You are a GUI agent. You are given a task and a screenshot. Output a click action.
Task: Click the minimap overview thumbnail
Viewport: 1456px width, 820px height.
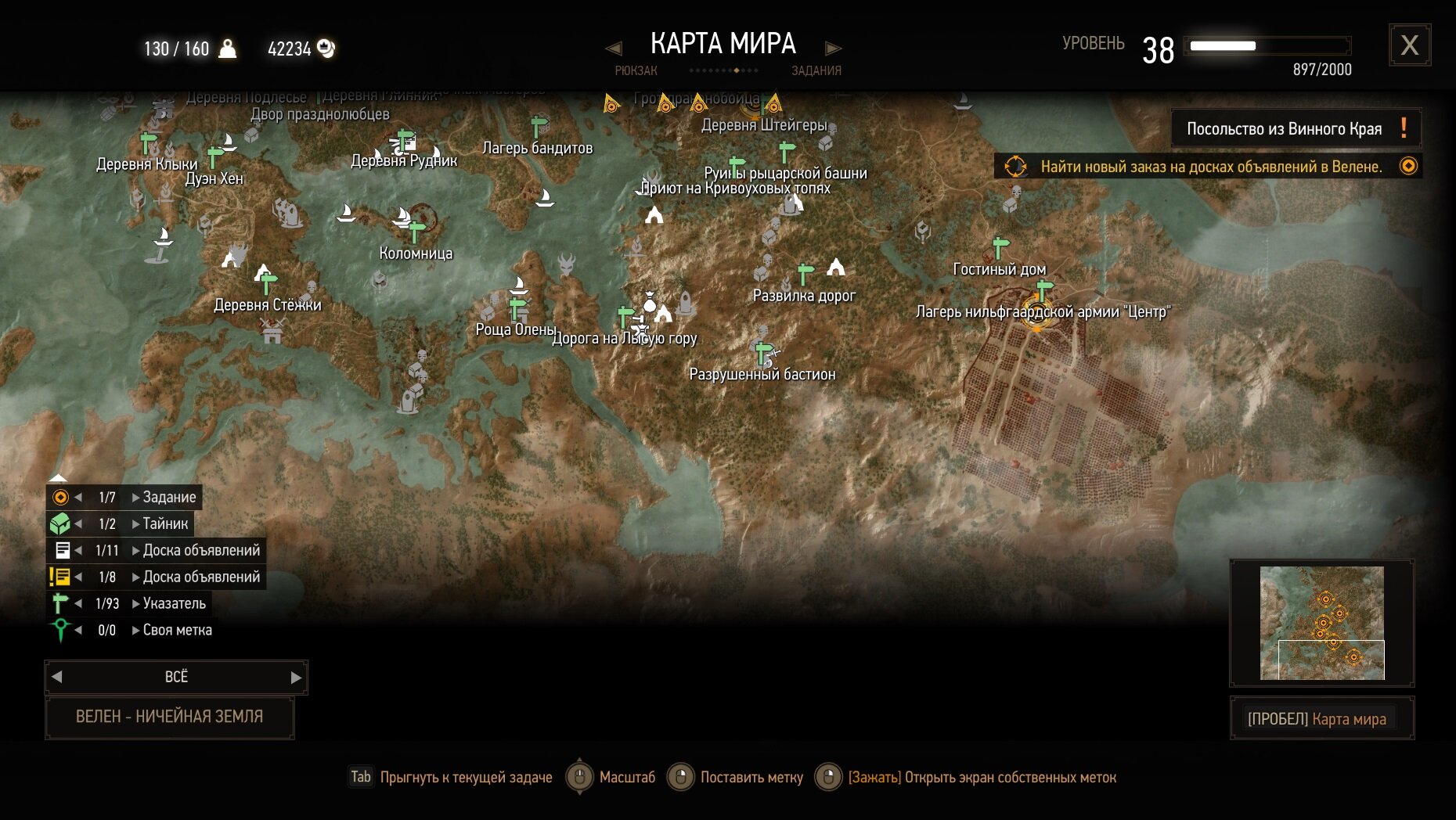coord(1321,623)
